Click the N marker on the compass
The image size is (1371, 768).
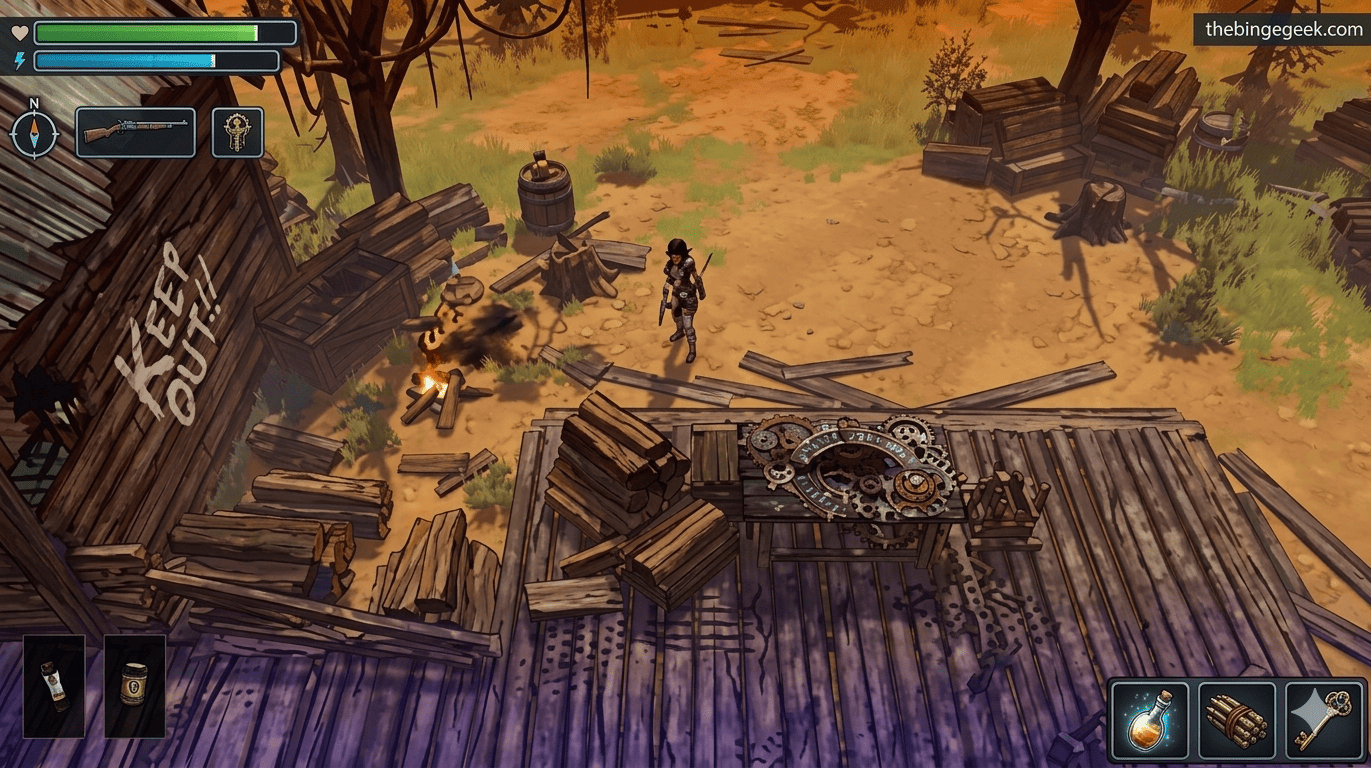click(x=36, y=103)
